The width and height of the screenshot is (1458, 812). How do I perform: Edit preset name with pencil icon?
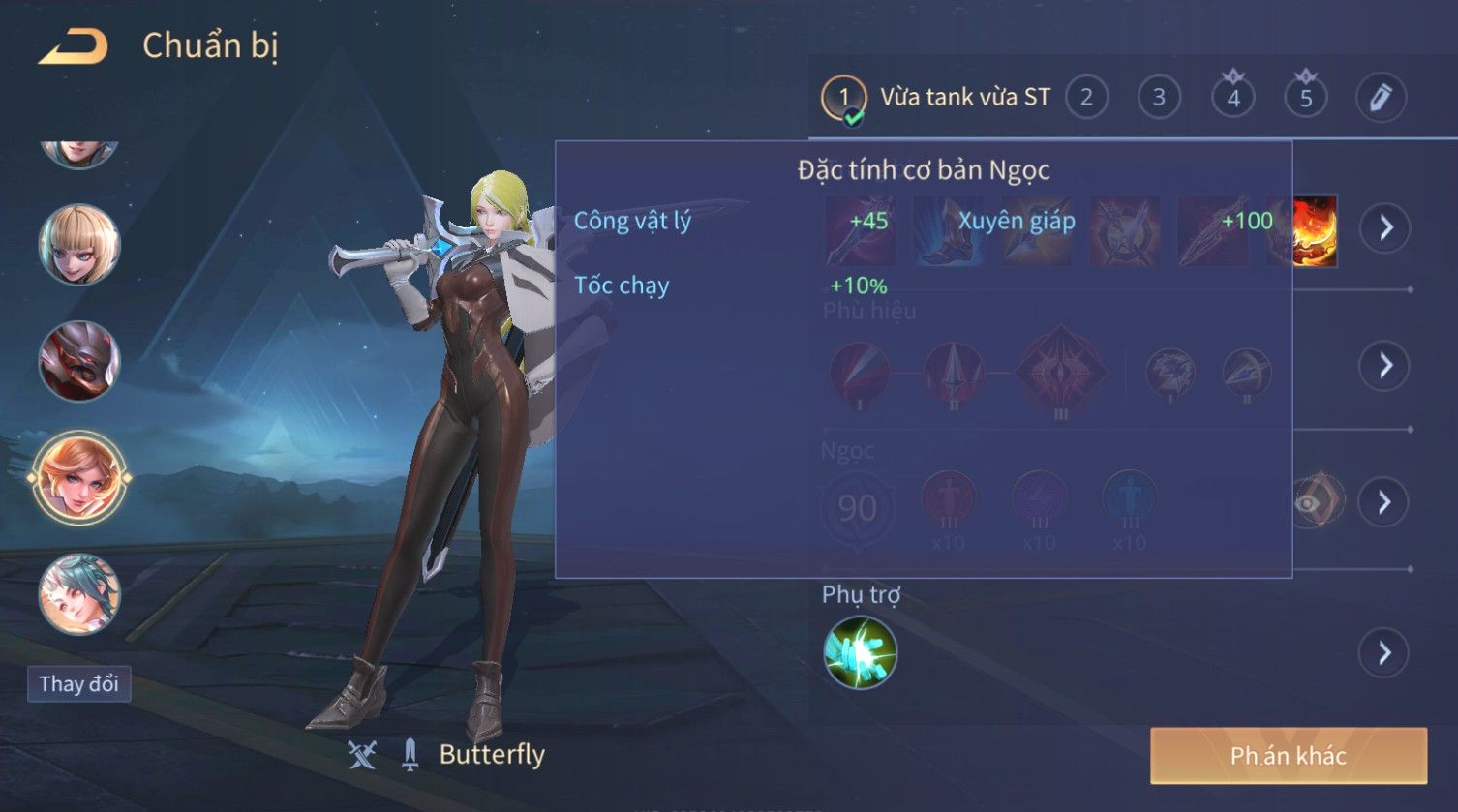pos(1380,98)
